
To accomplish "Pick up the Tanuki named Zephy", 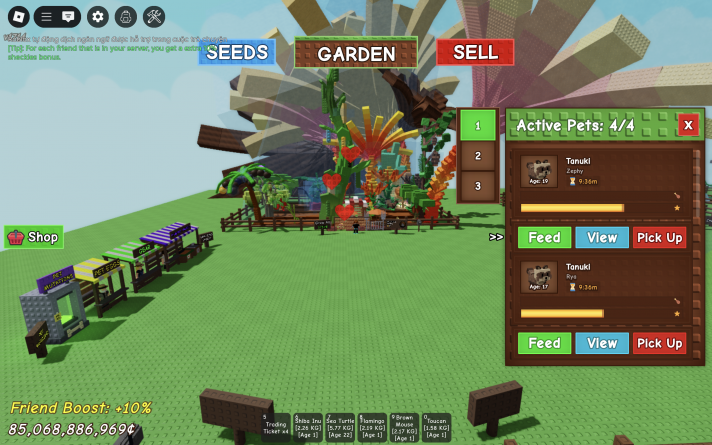I will 659,237.
